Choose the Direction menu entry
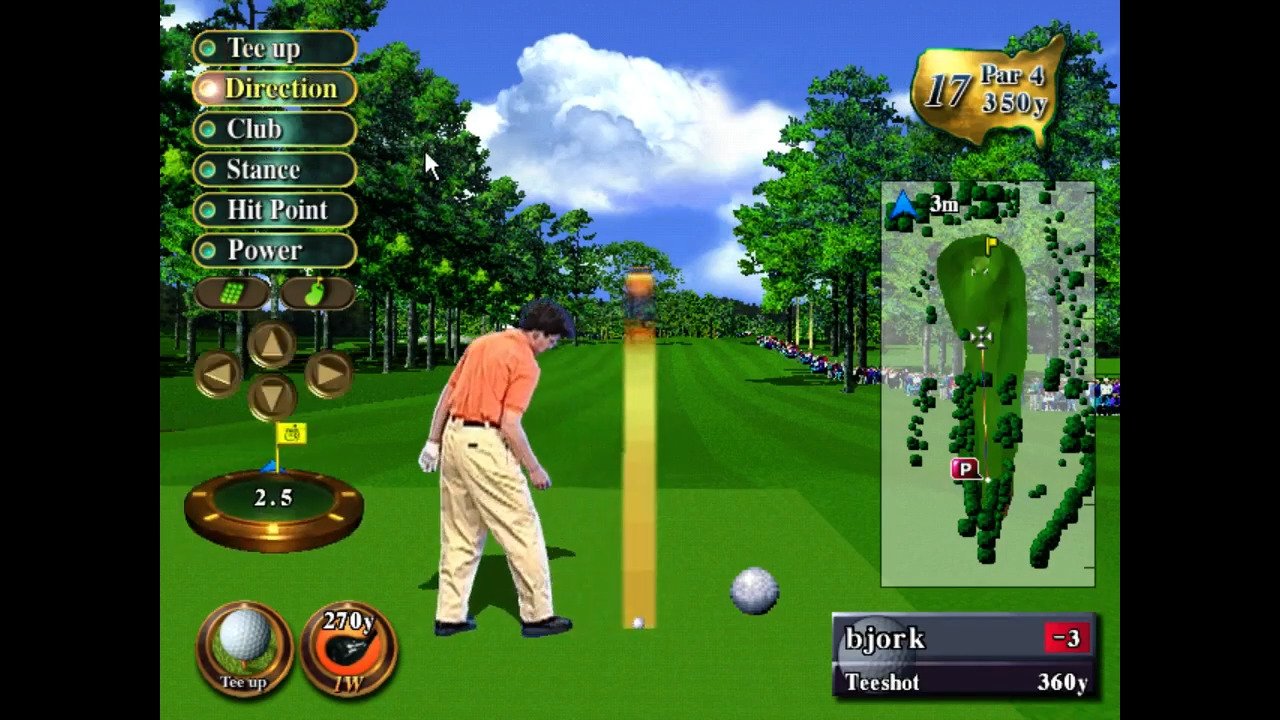 point(274,88)
